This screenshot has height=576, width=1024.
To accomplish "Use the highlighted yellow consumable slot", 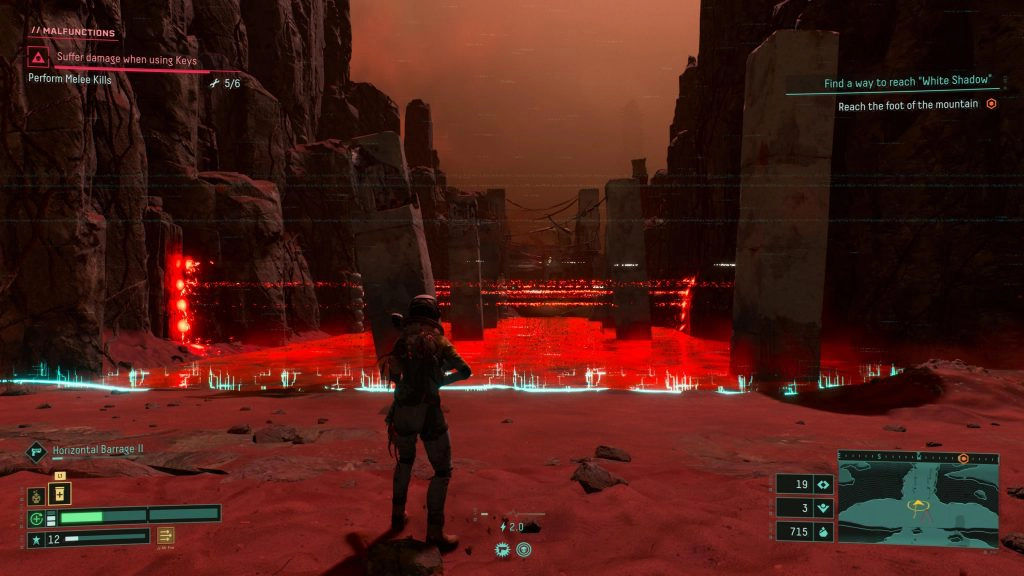I will [x=60, y=493].
